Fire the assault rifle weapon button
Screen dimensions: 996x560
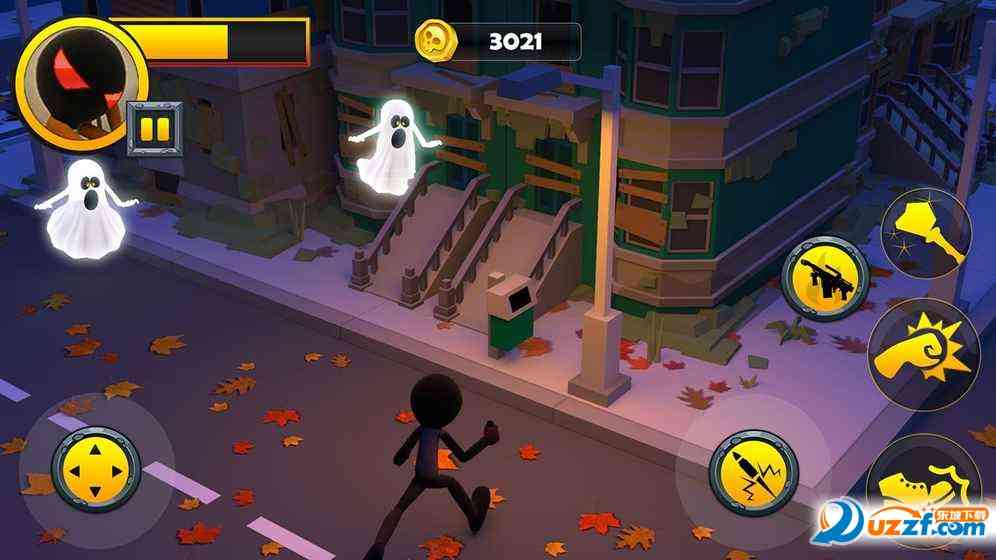(x=825, y=277)
